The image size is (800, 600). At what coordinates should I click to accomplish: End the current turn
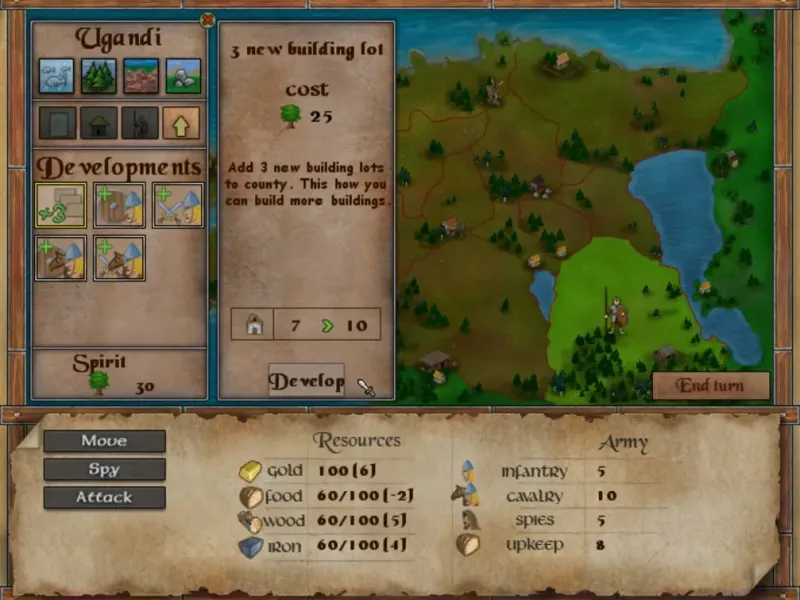pos(710,386)
